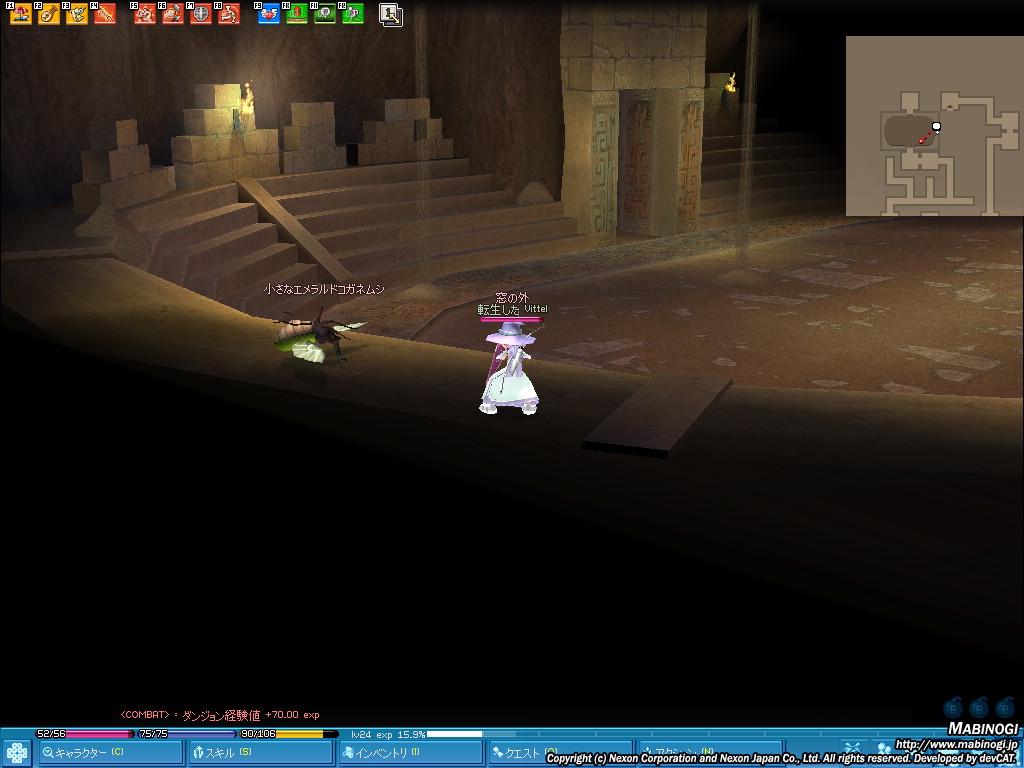Activate the F12 green running figure action
The image size is (1024, 768).
tap(353, 14)
